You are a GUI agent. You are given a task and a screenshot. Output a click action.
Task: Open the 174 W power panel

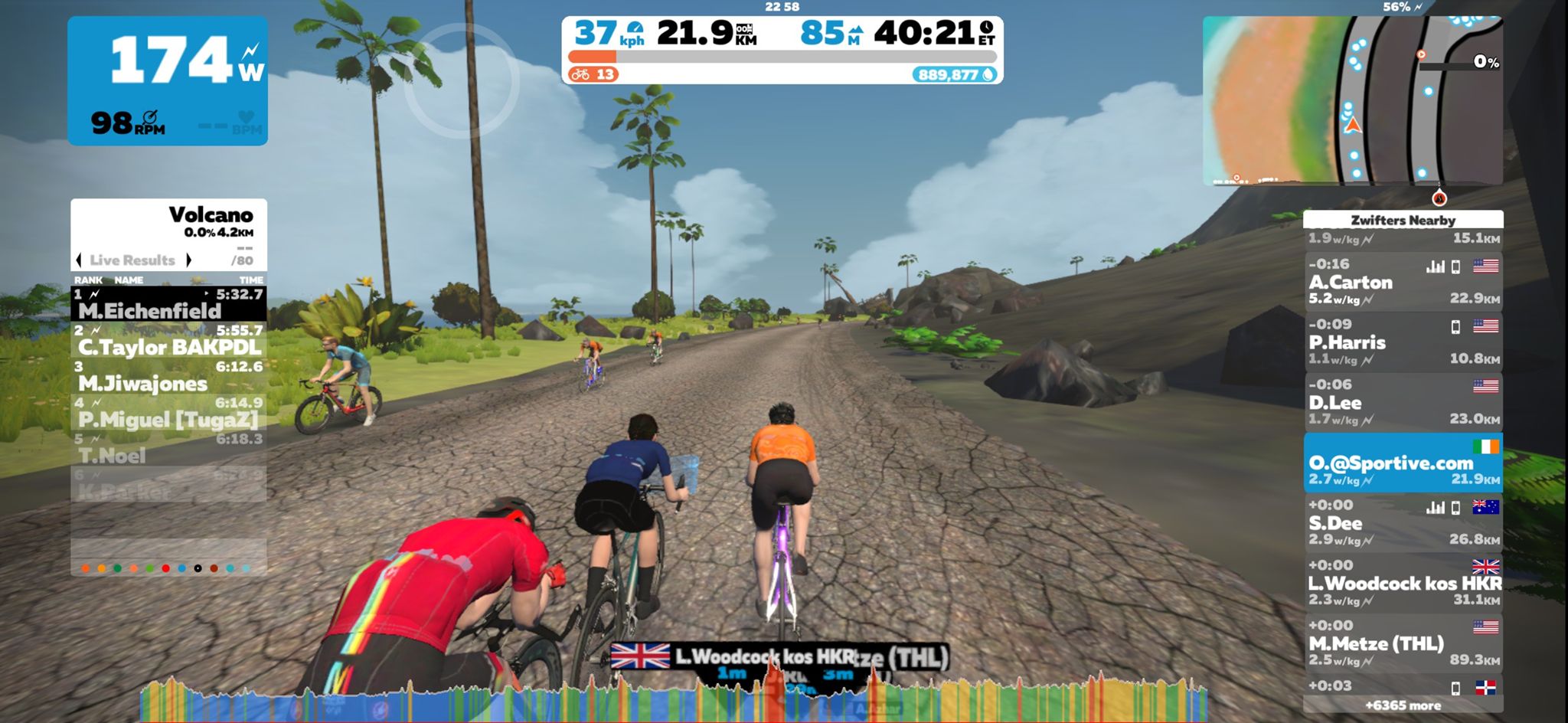pyautogui.click(x=168, y=80)
